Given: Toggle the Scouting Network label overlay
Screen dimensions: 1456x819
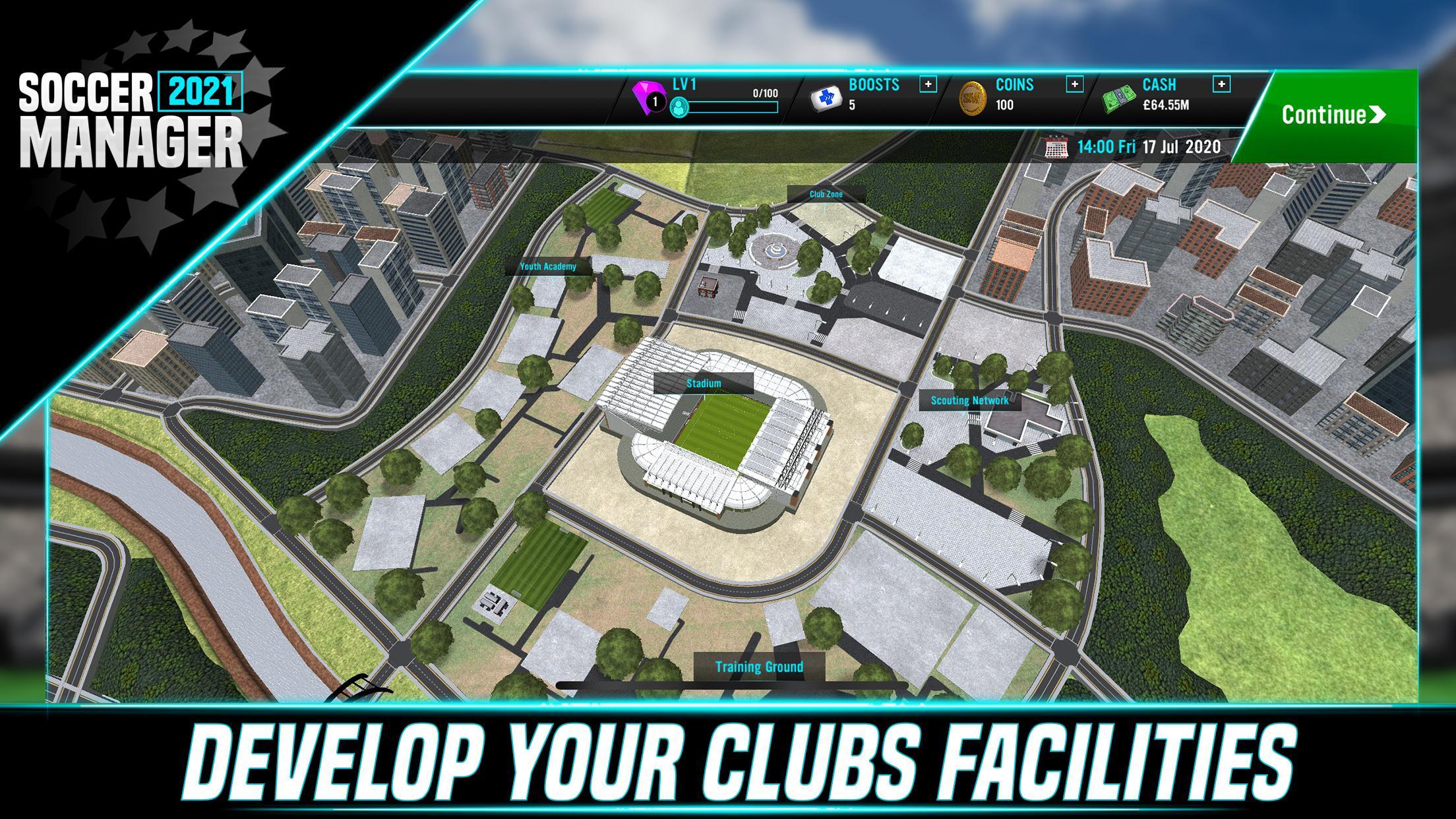Looking at the screenshot, I should (969, 399).
